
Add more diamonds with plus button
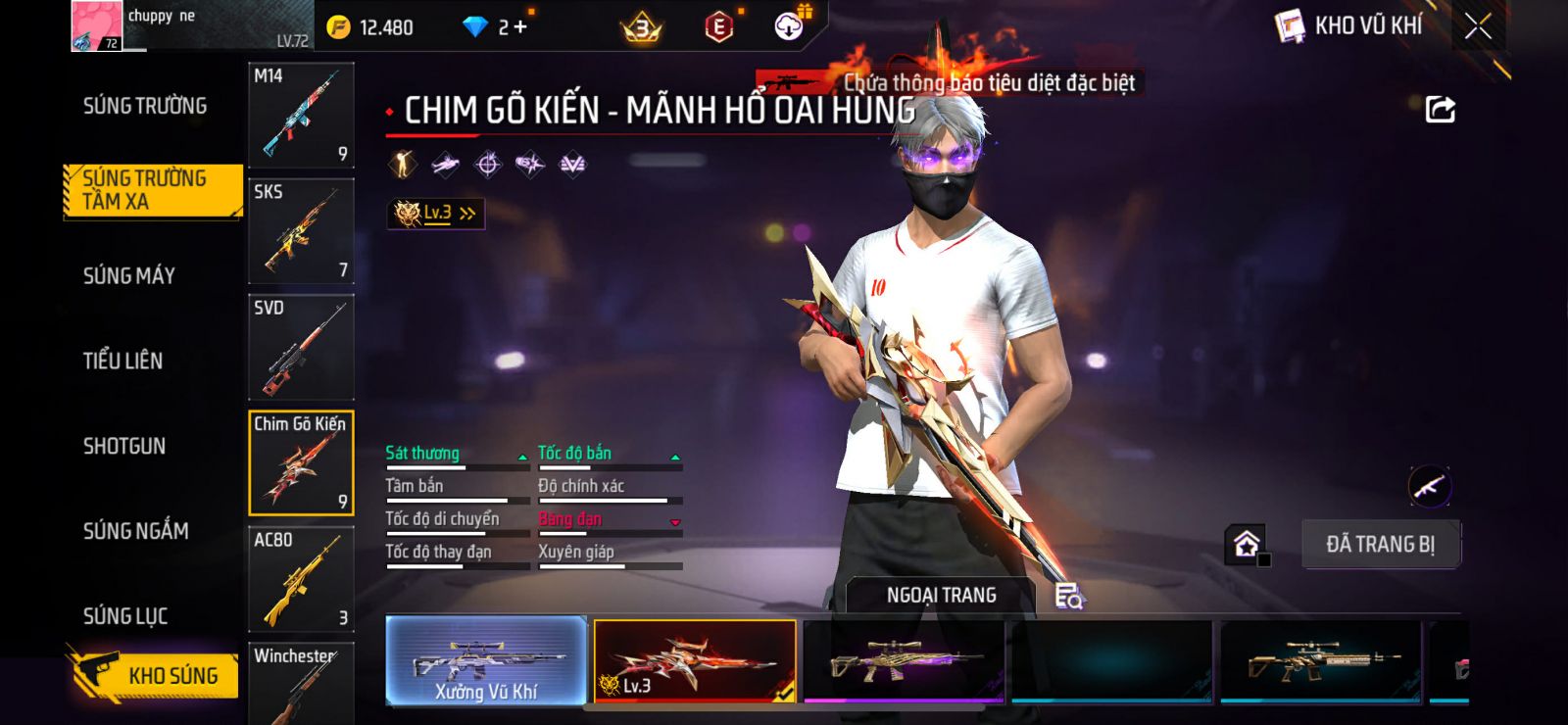point(519,26)
